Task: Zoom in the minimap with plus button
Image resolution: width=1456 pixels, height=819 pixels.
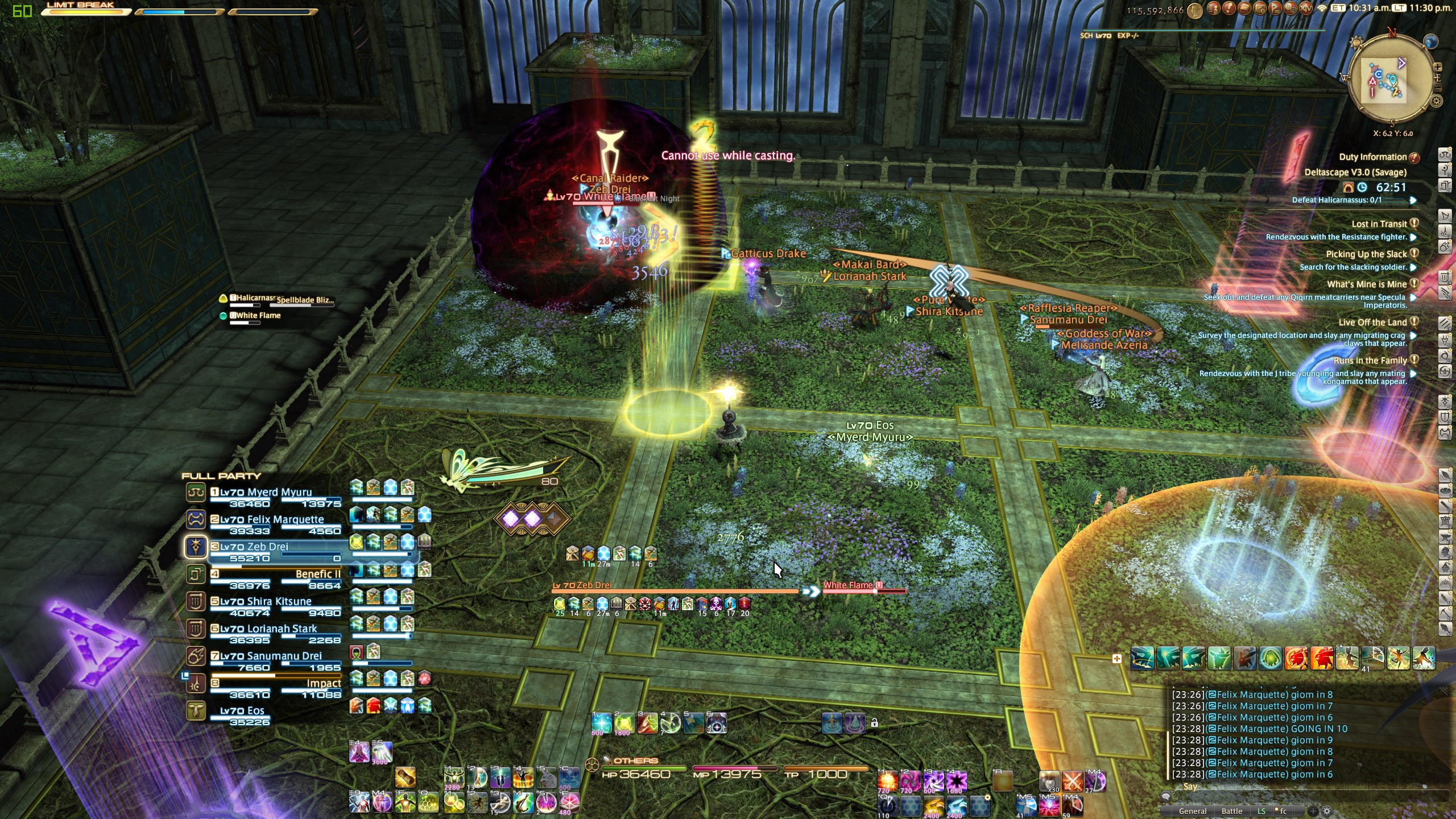Action: click(1437, 67)
